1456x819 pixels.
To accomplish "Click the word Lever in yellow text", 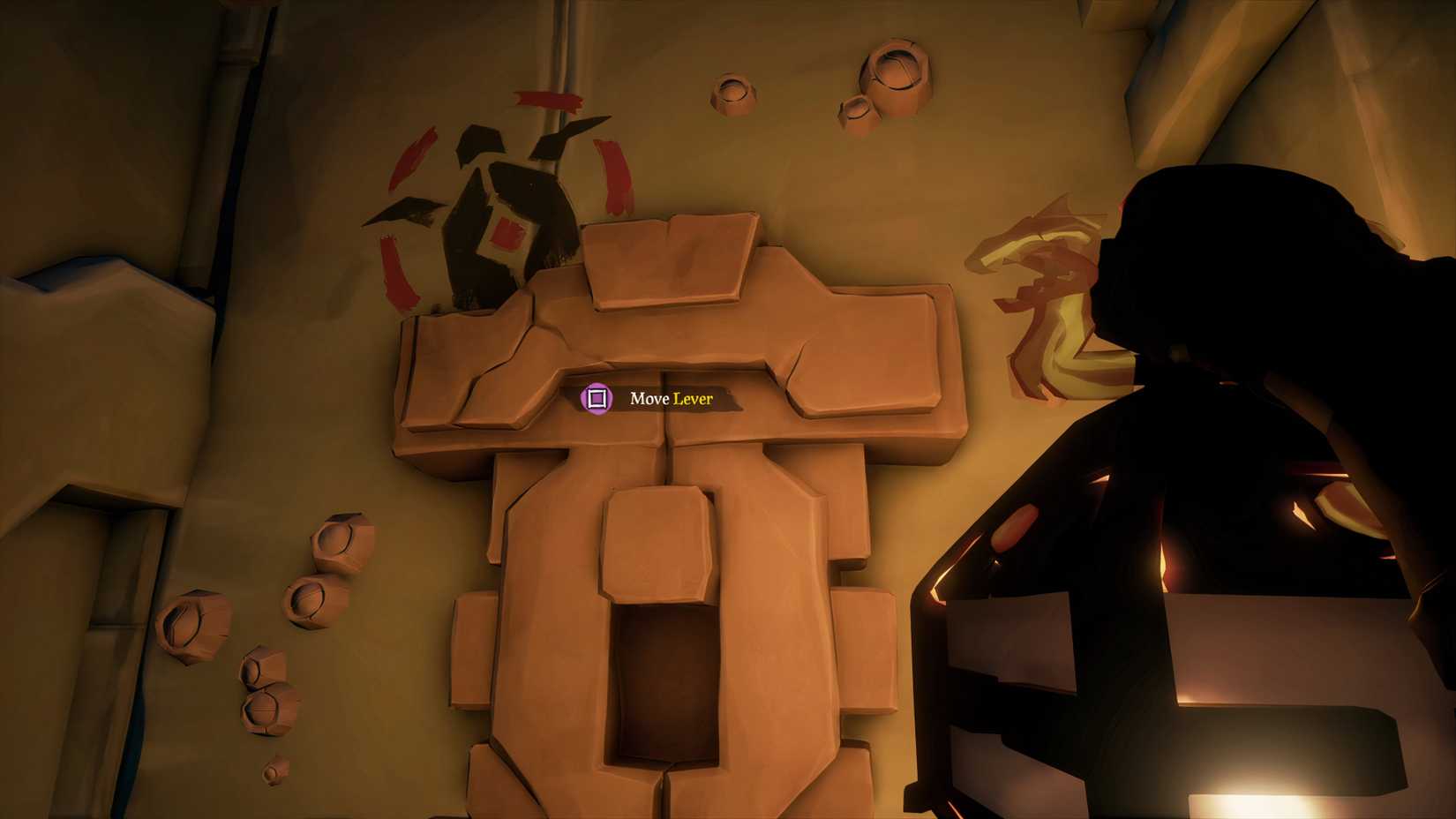I will coord(694,400).
